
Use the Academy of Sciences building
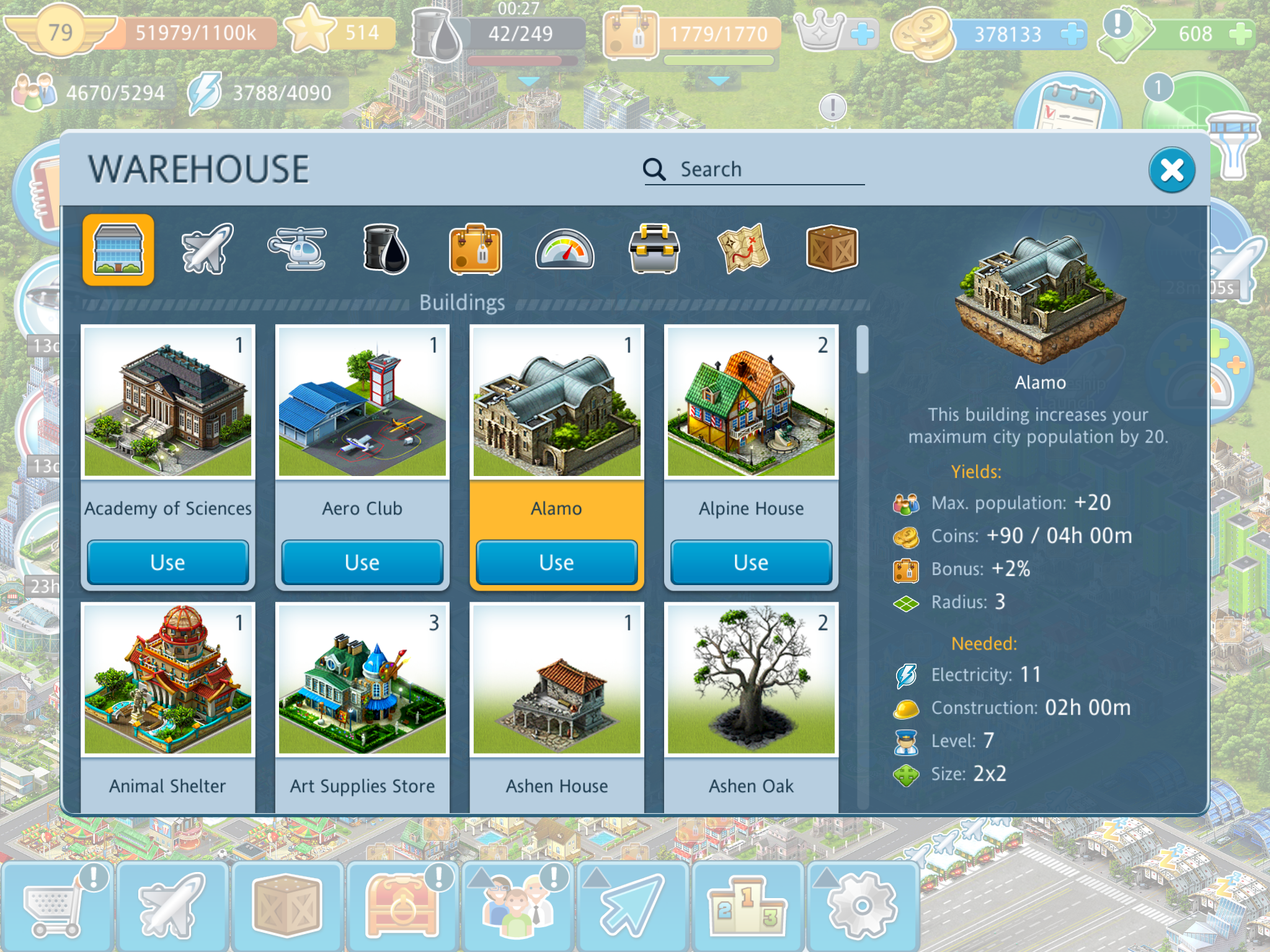pyautogui.click(x=167, y=562)
